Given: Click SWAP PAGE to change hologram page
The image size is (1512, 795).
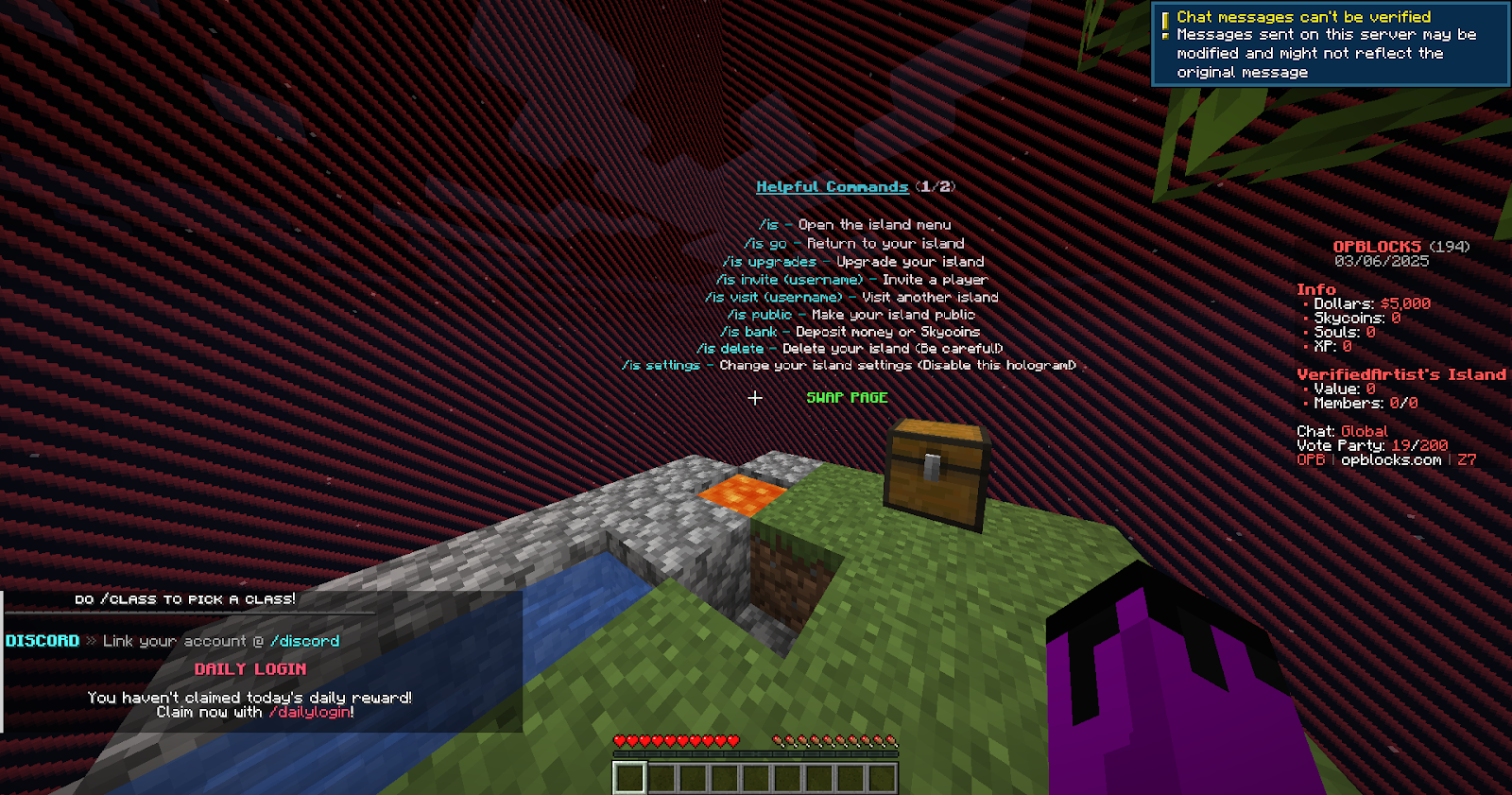Looking at the screenshot, I should (x=849, y=398).
